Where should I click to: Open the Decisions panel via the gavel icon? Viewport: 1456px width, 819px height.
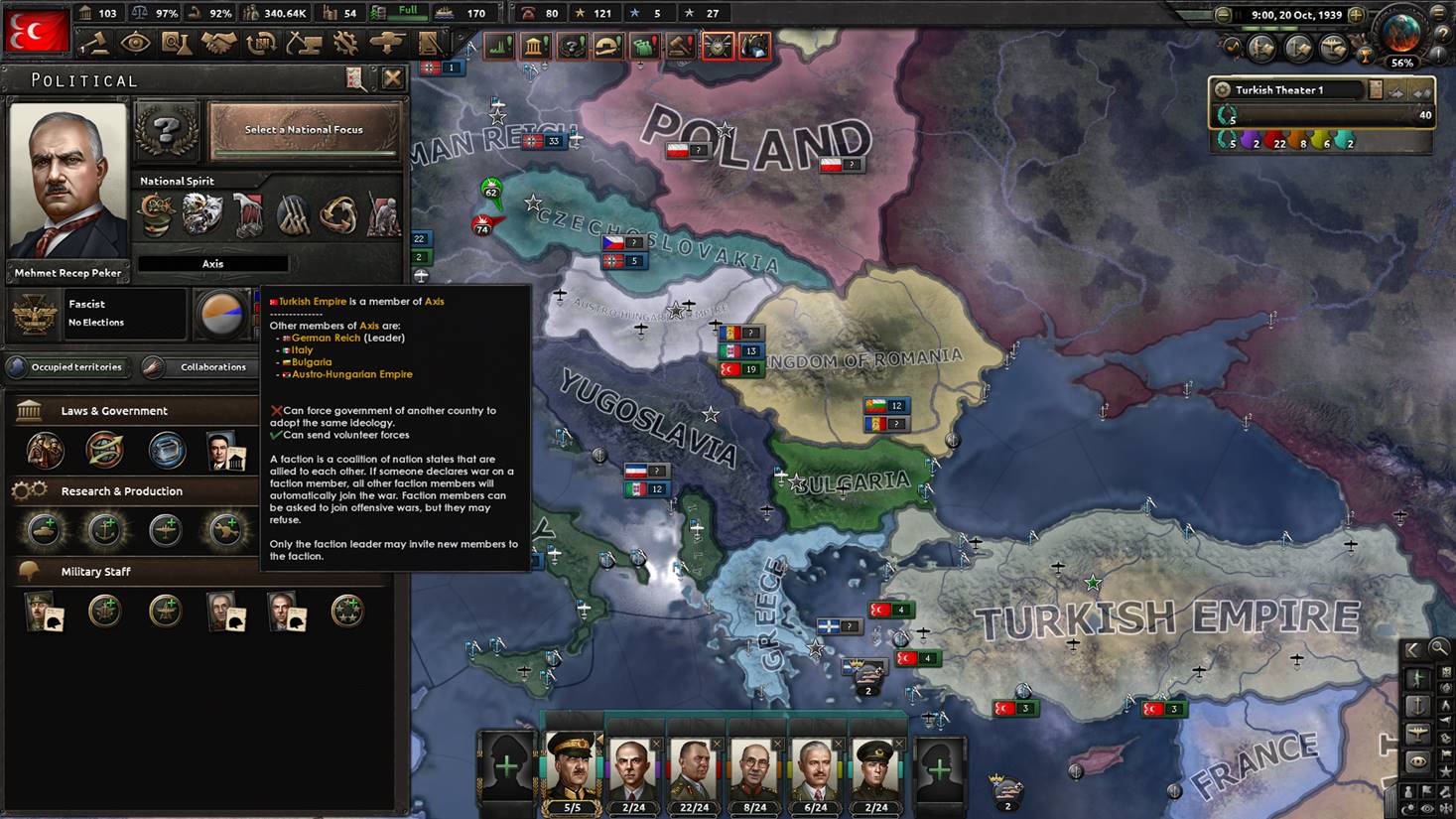pos(98,43)
